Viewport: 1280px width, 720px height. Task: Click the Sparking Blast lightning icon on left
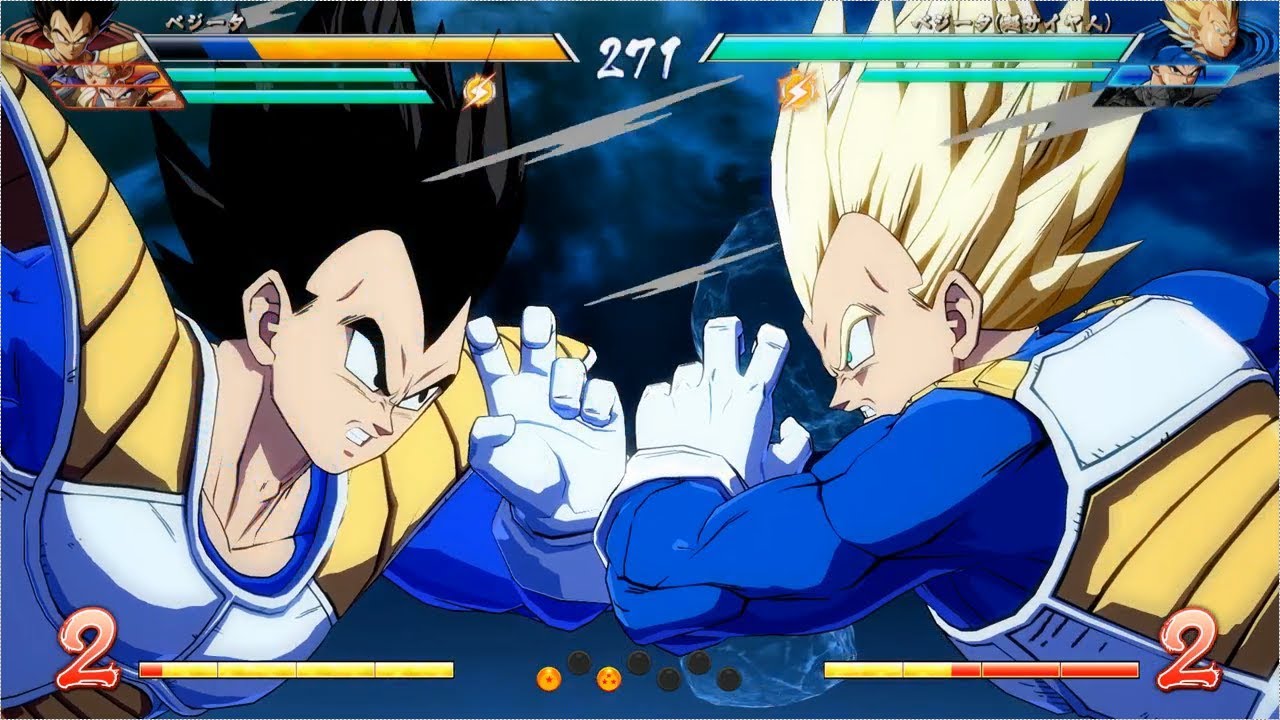479,90
